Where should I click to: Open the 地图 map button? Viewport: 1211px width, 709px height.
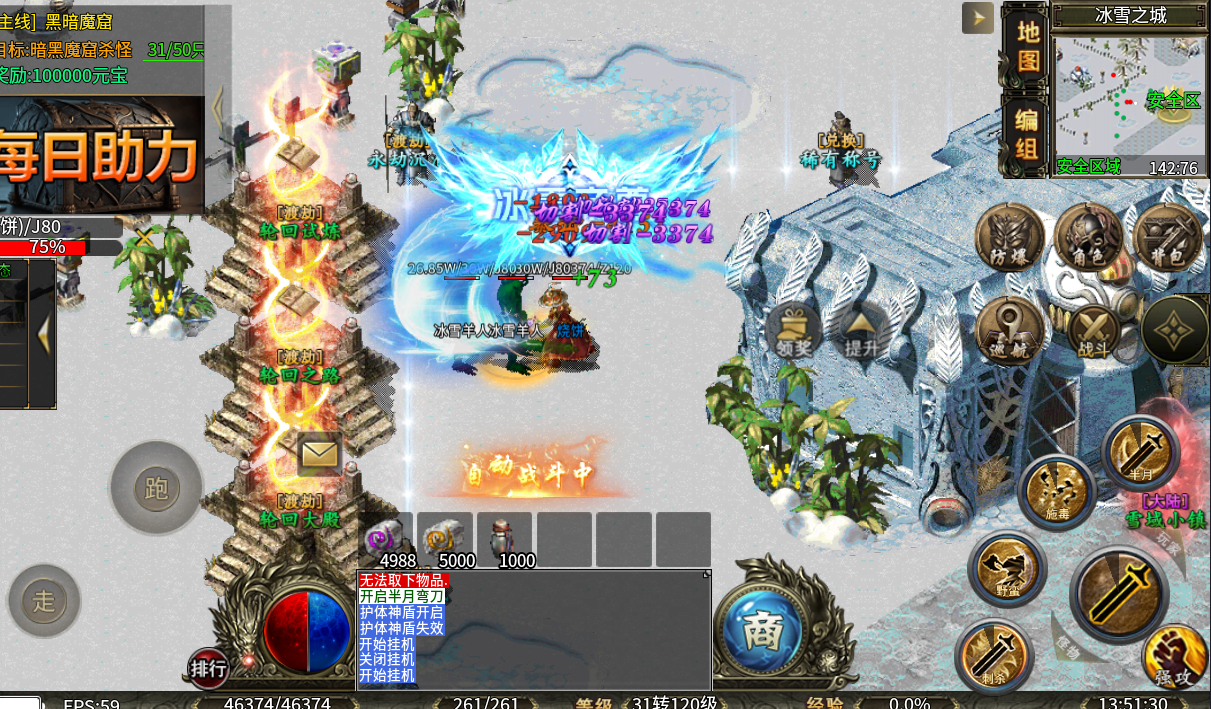tap(1028, 45)
